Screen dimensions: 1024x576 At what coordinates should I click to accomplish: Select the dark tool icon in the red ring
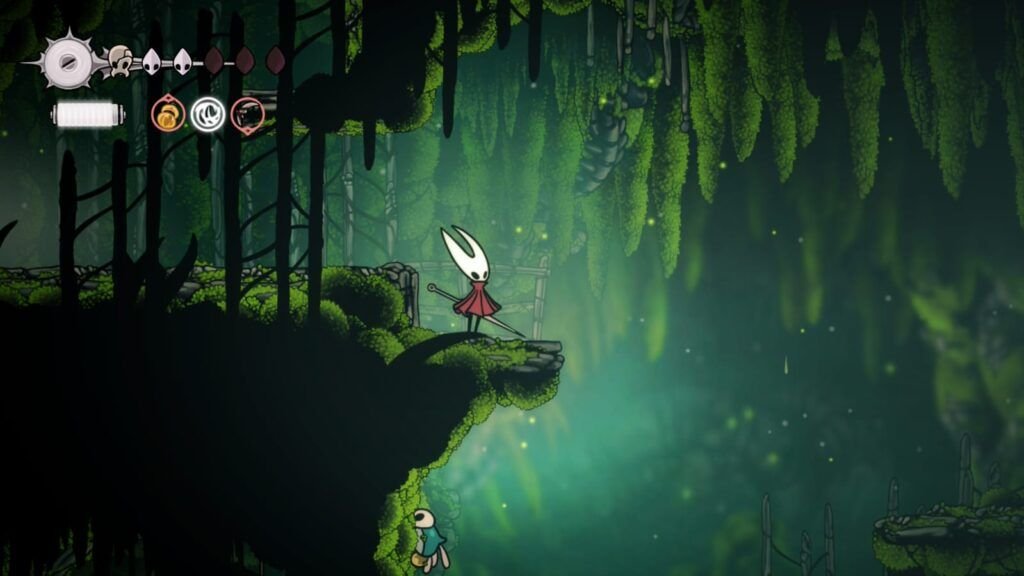pos(247,115)
